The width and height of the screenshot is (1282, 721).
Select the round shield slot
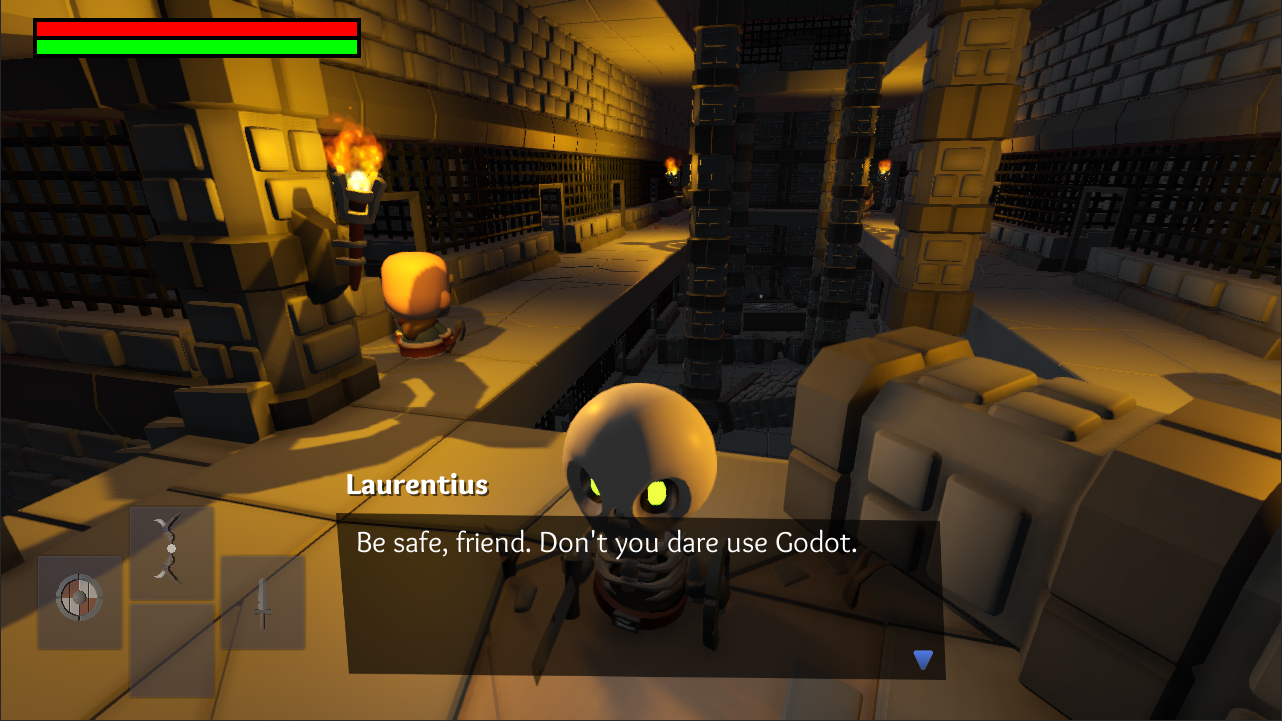pos(80,602)
